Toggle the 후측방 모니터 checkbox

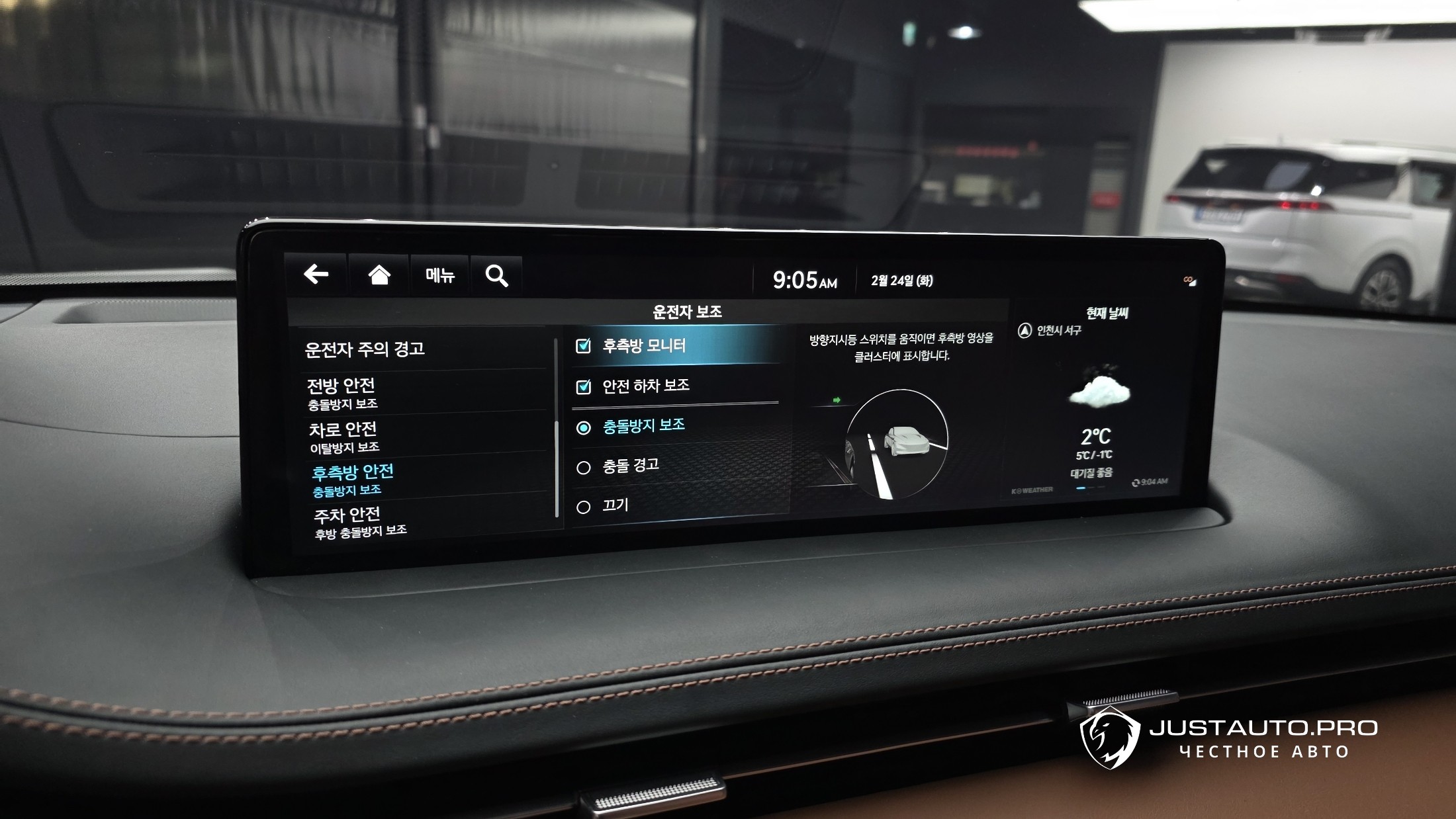(x=583, y=346)
